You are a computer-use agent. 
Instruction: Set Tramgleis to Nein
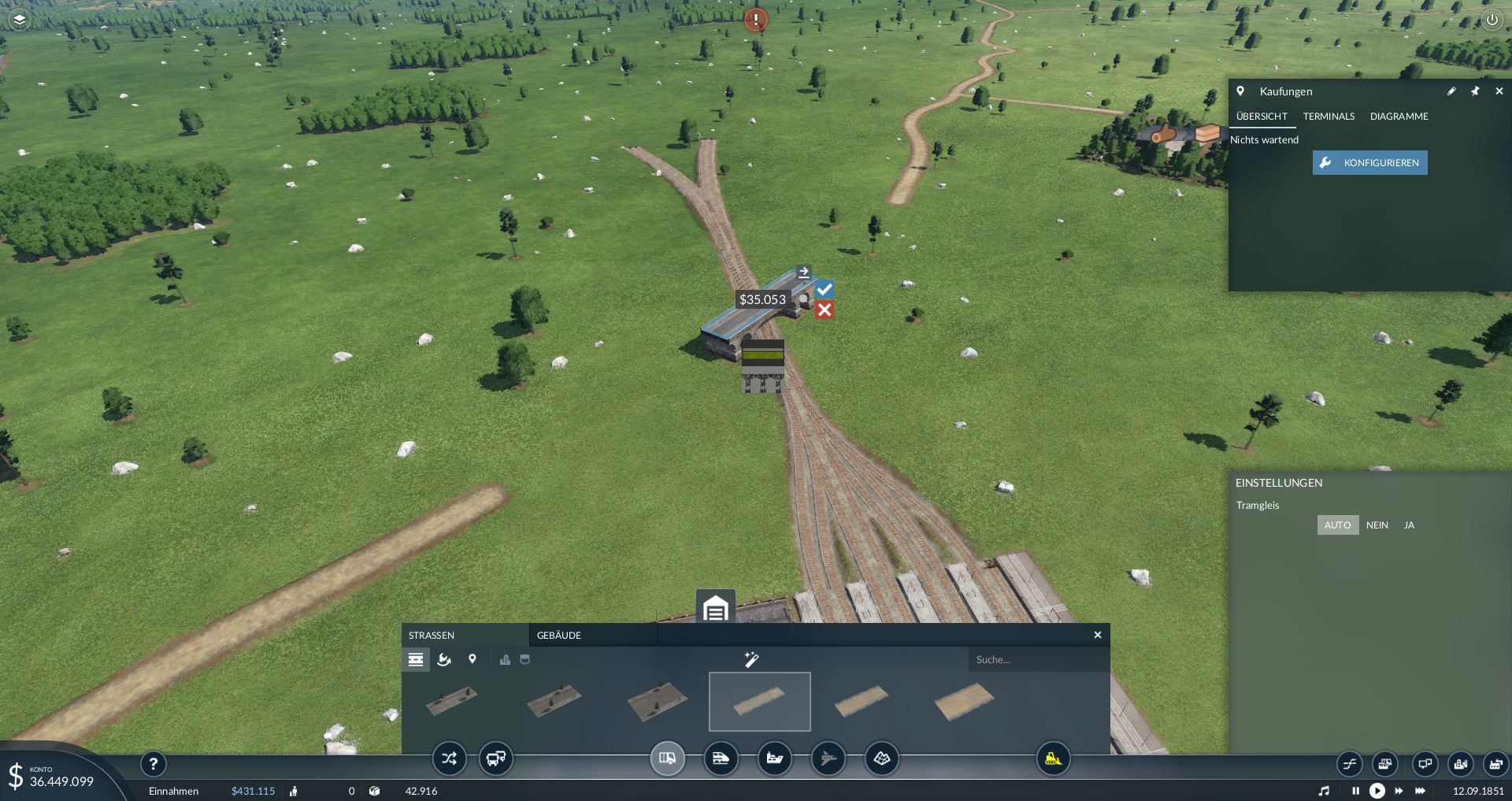(x=1377, y=525)
